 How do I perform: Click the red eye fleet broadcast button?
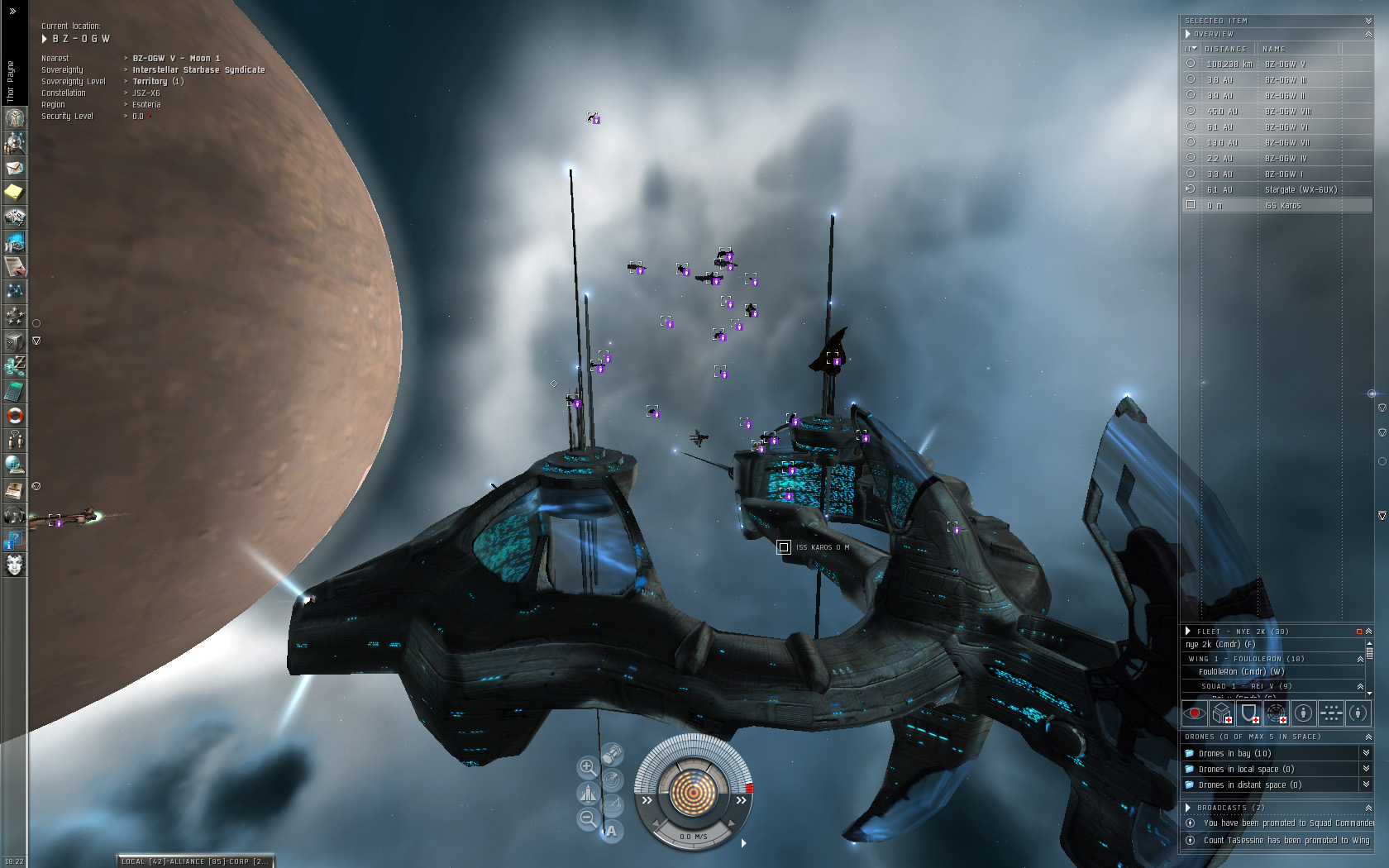click(1194, 713)
